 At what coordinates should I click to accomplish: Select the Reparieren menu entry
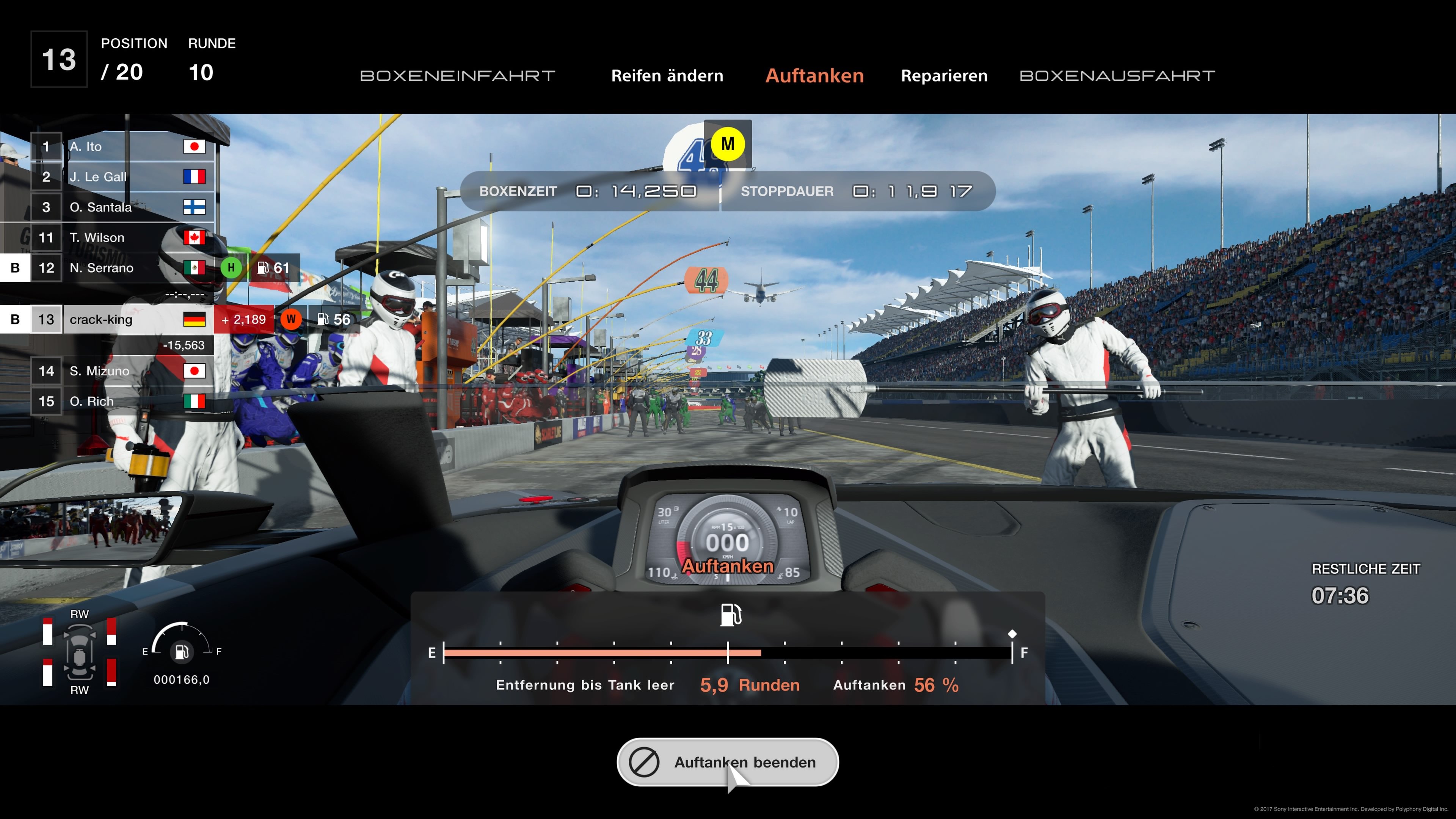point(944,75)
